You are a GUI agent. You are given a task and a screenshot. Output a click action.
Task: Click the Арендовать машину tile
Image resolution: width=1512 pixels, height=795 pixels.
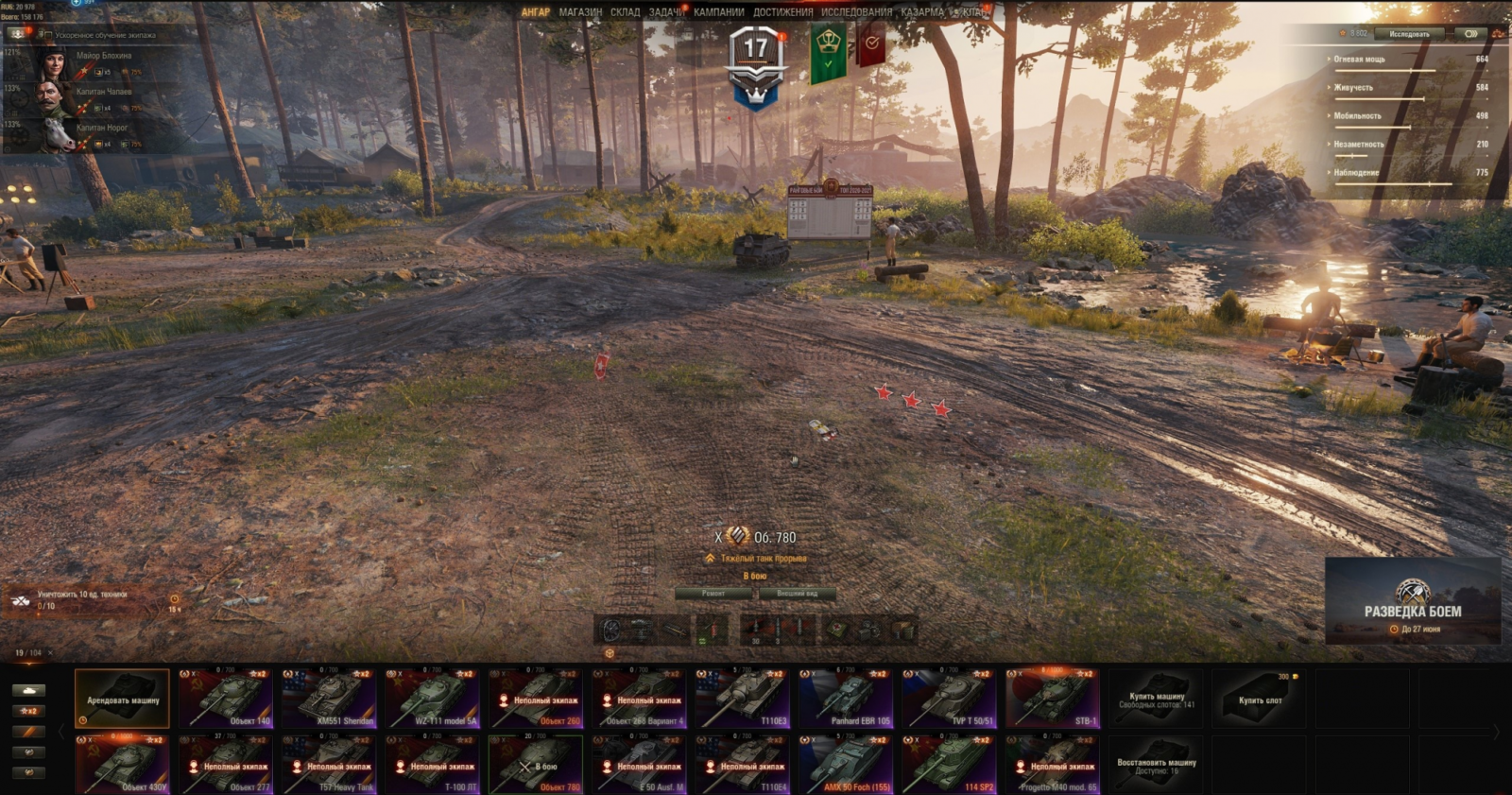tap(122, 700)
